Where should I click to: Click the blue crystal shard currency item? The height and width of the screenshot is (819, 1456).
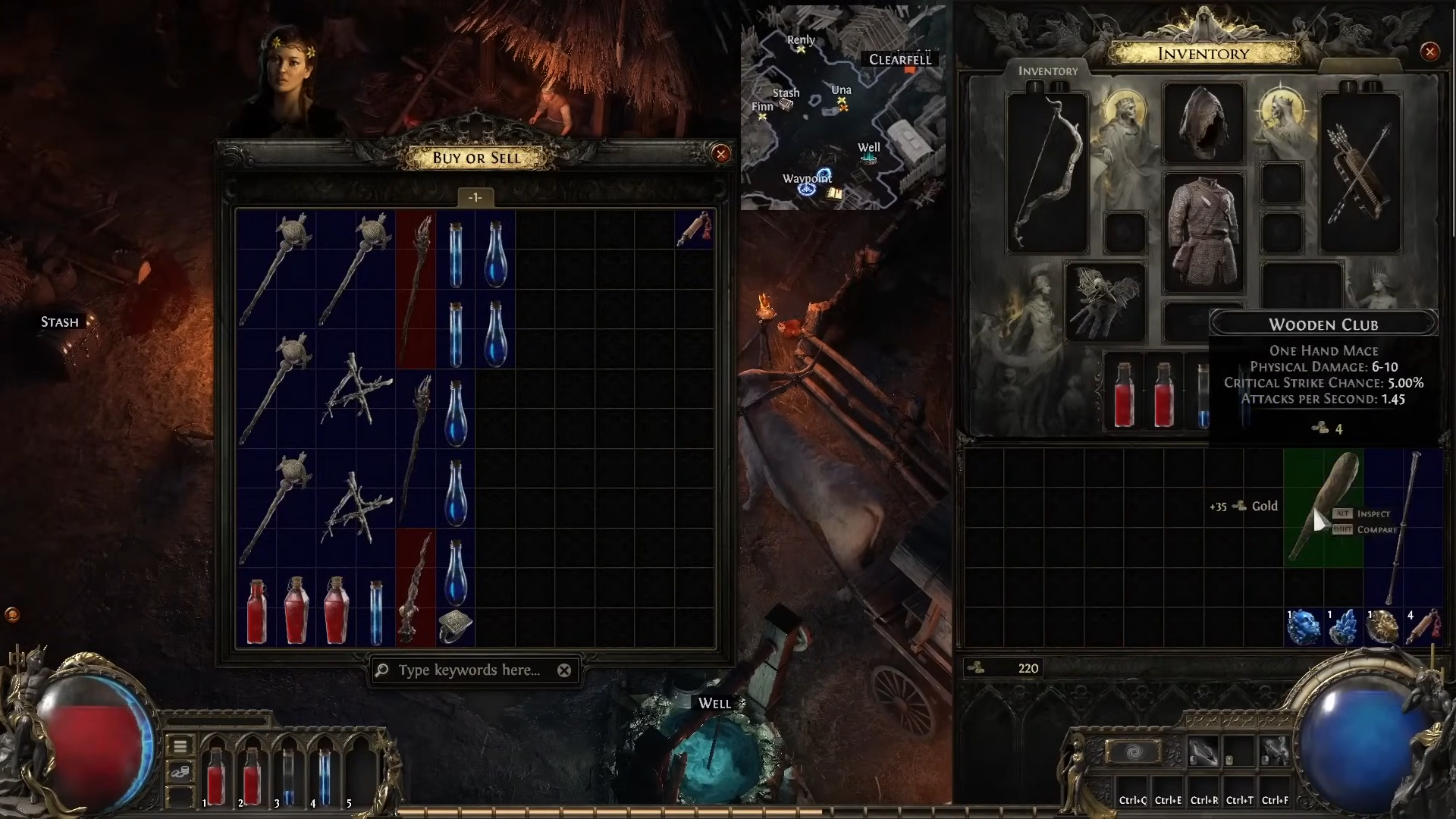1344,626
